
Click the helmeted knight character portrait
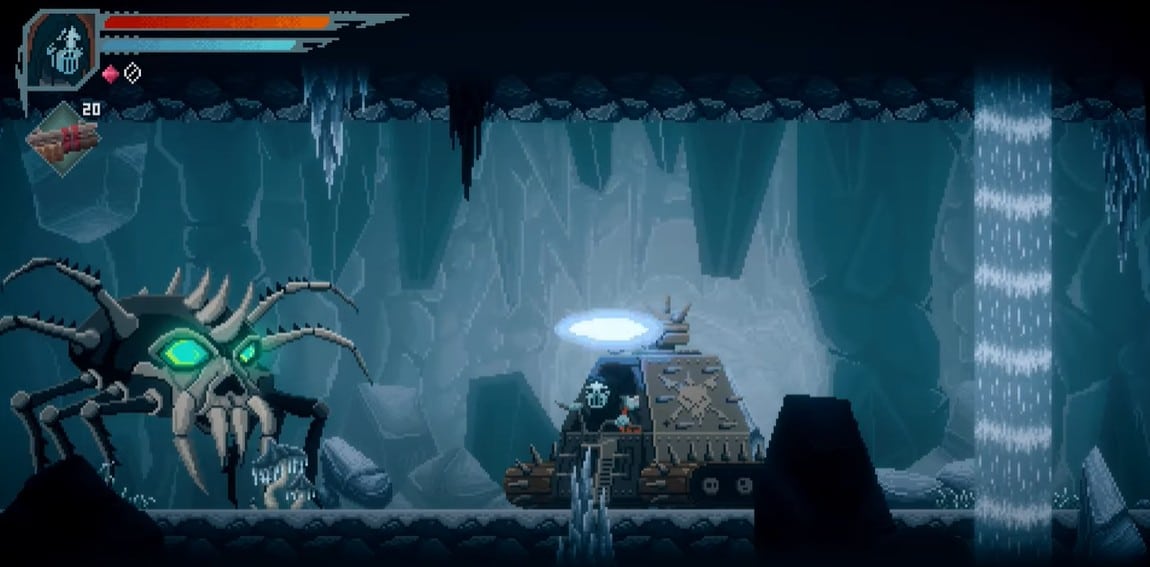click(x=61, y=49)
